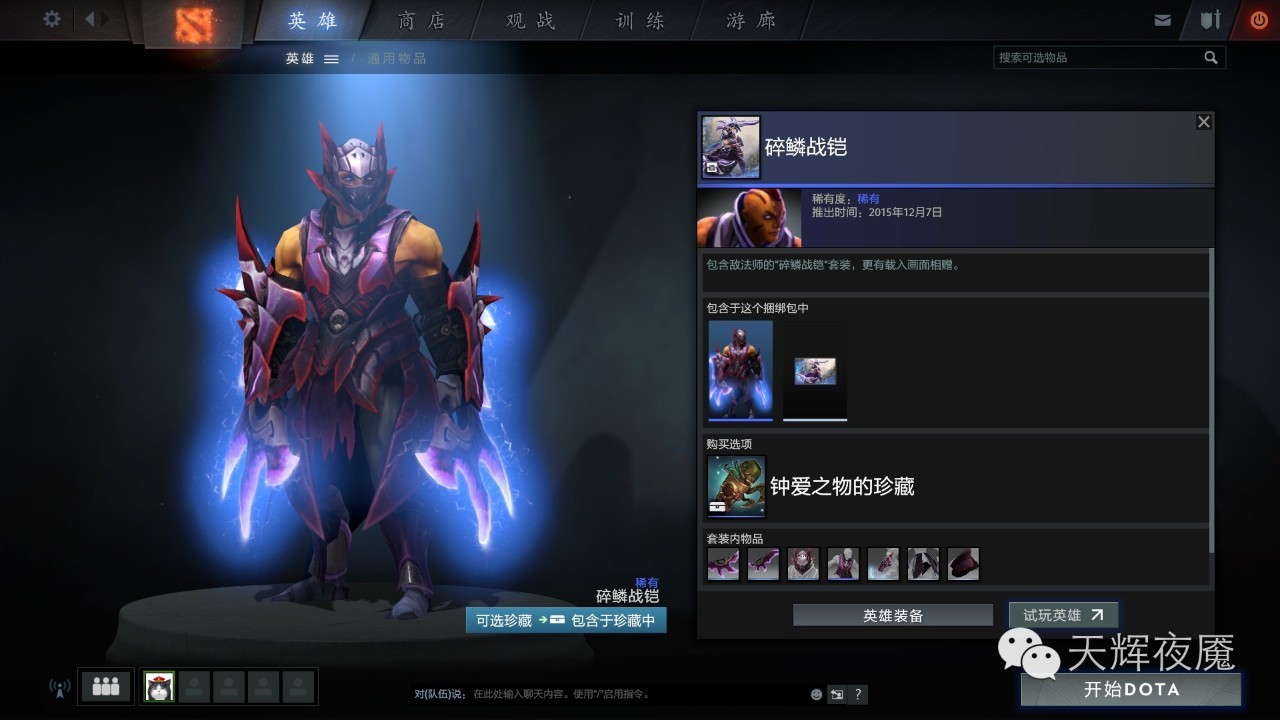Select the second bundle preview thumbnail
Image resolution: width=1280 pixels, height=720 pixels.
(814, 372)
